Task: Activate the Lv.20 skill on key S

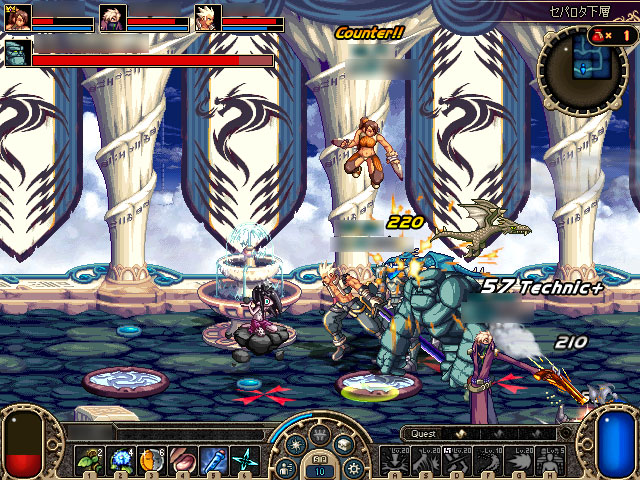Action: point(426,460)
